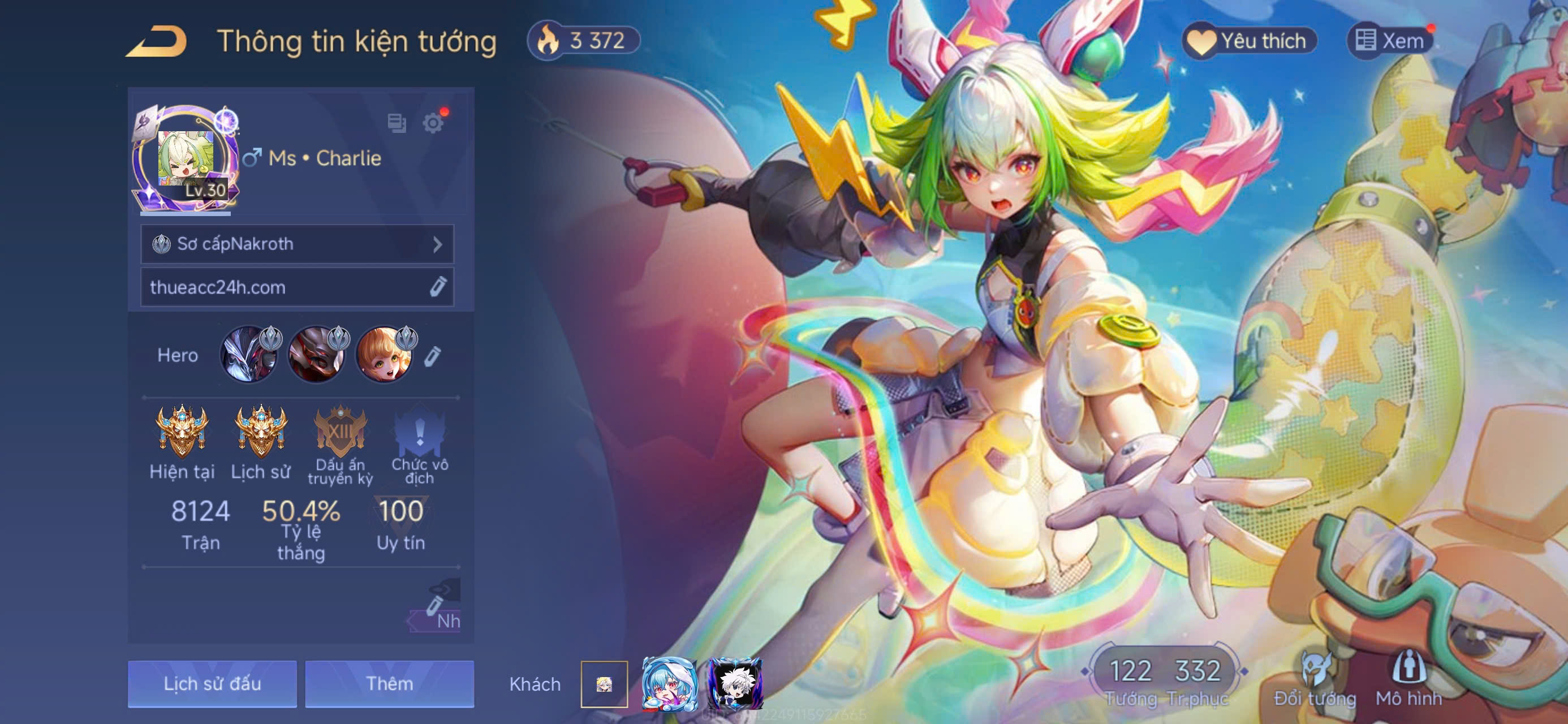Click the Thêm button
This screenshot has width=1568, height=724.
[x=389, y=684]
